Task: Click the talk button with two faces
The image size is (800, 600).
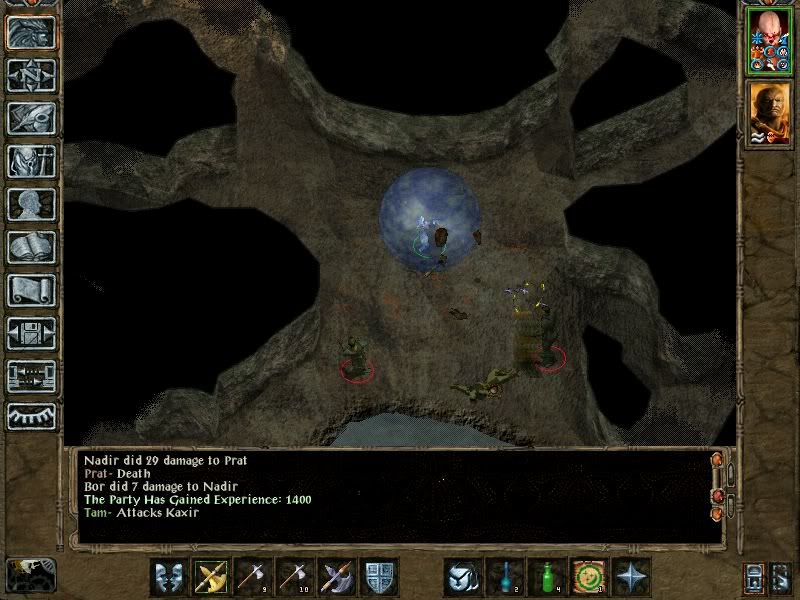Action: tap(168, 577)
